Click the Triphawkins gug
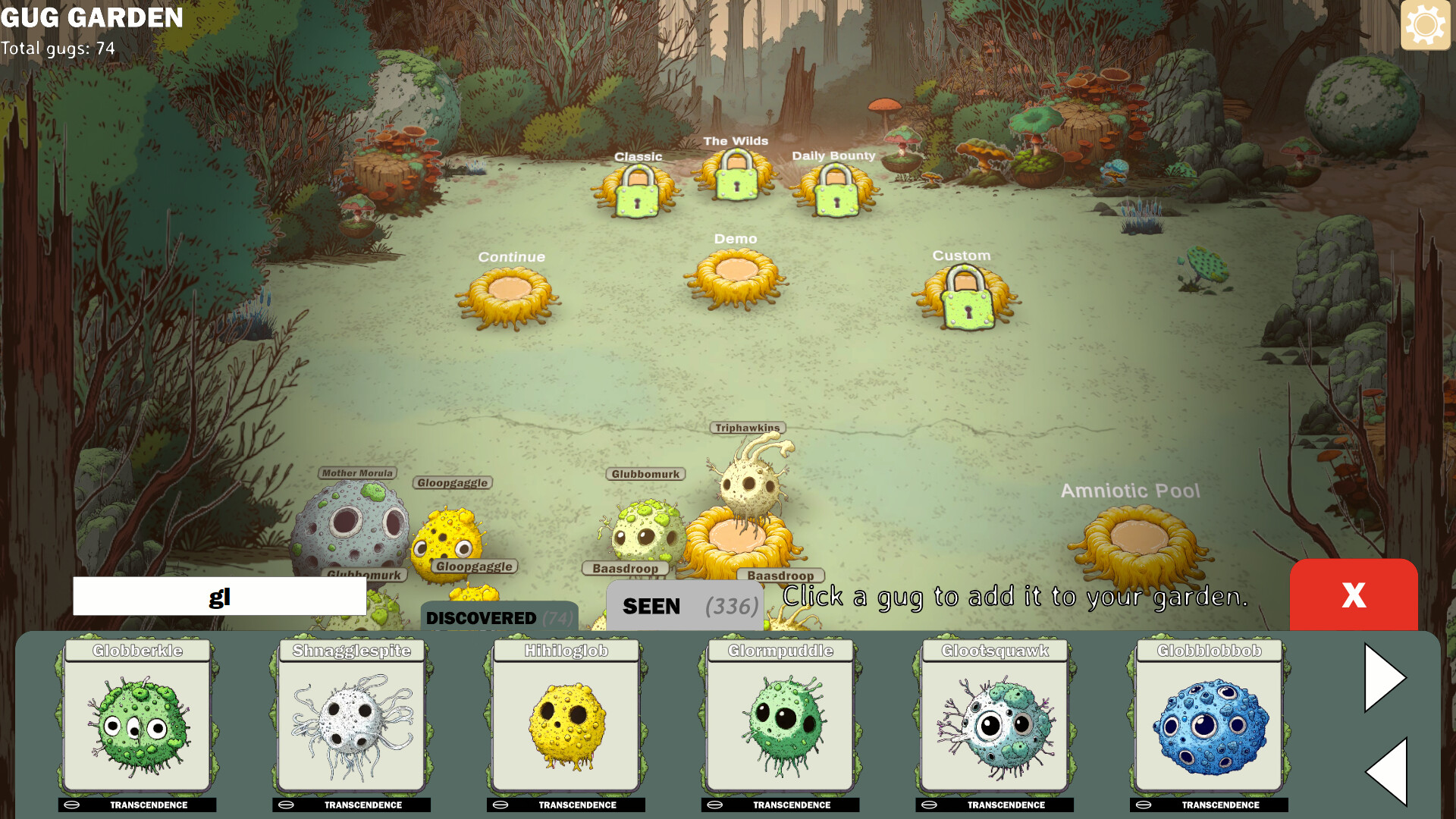 pos(747,485)
